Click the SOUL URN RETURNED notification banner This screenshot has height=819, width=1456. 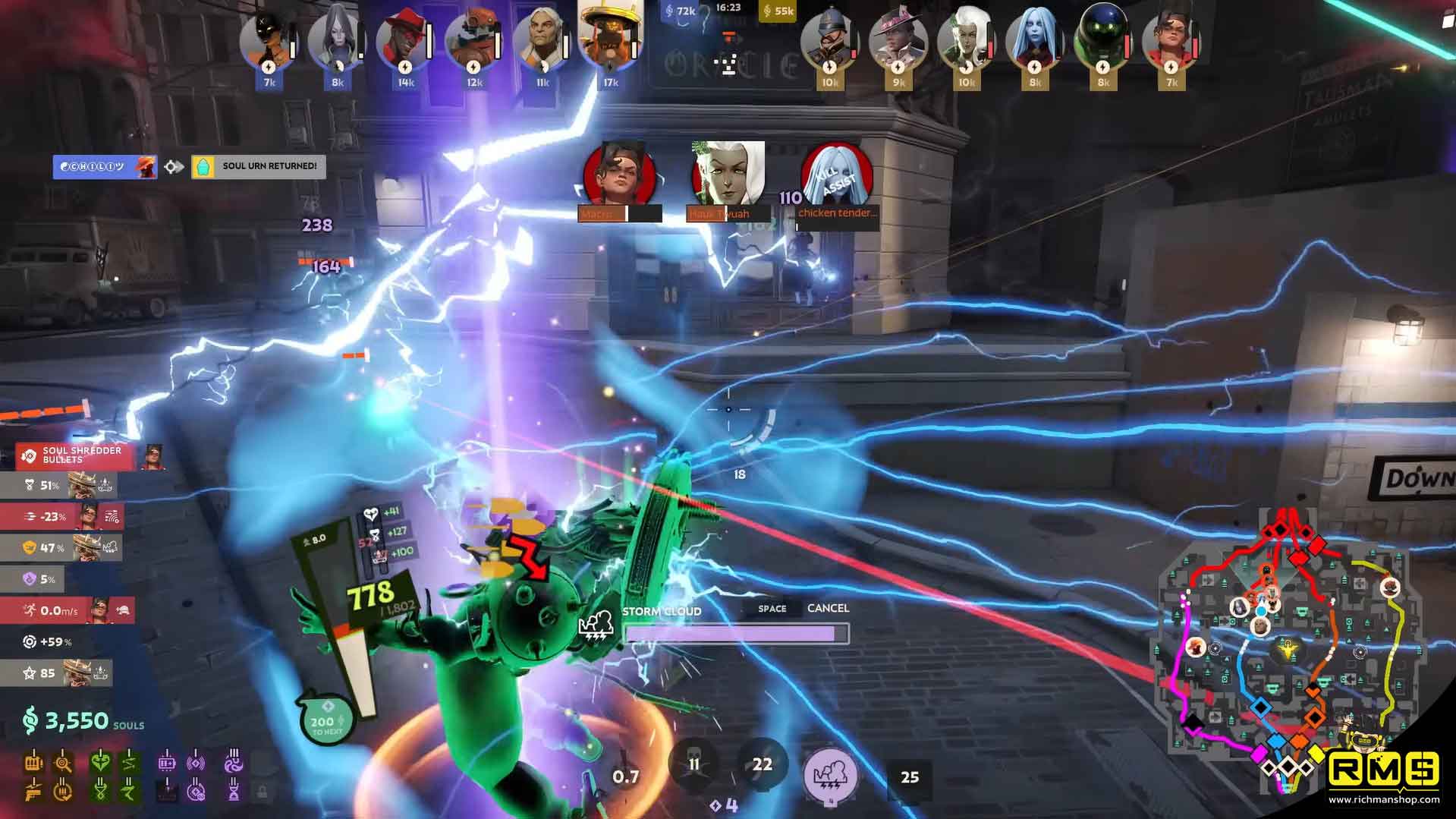[x=258, y=166]
